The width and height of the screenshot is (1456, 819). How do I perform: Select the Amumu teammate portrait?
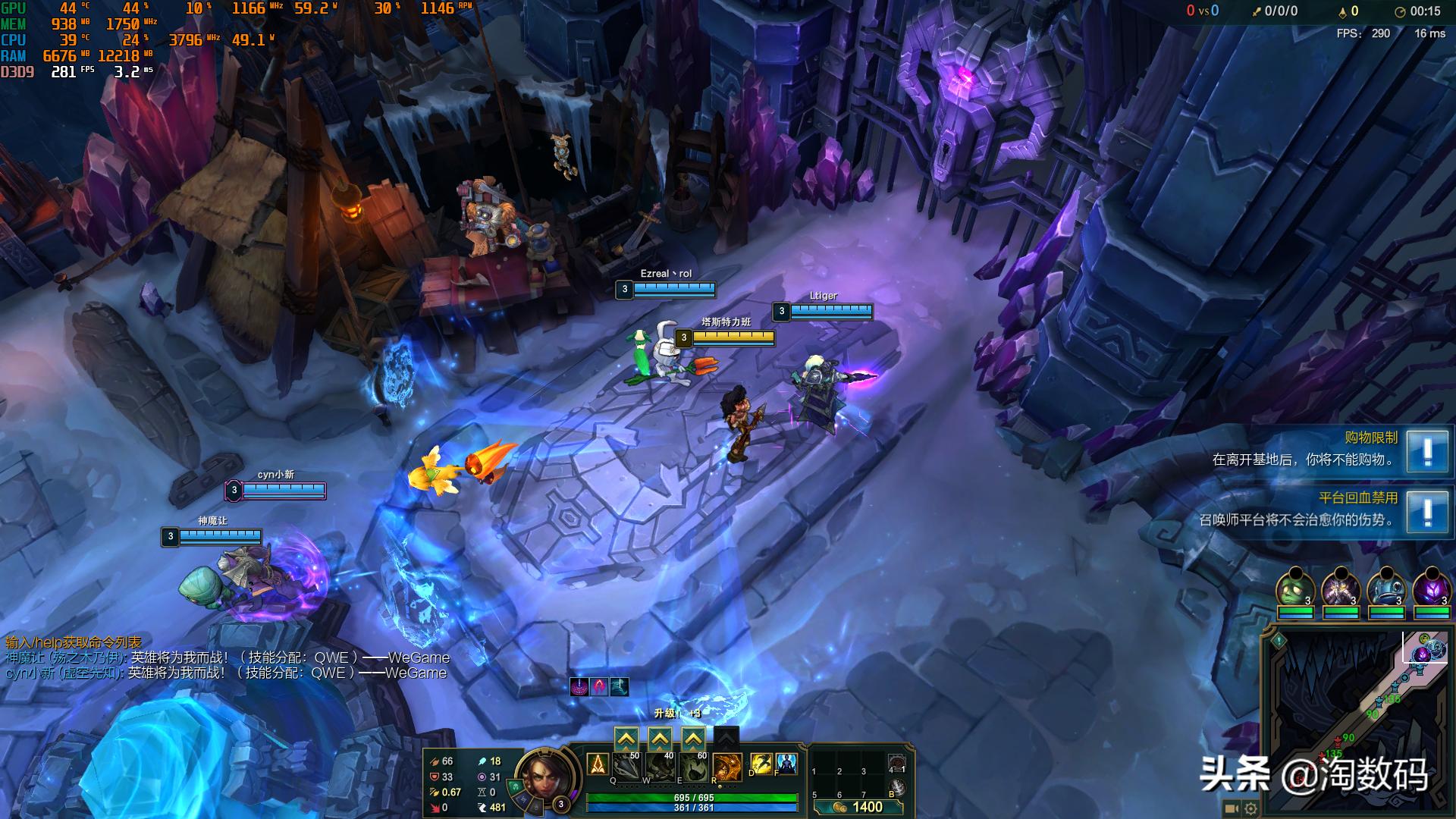tap(1295, 589)
